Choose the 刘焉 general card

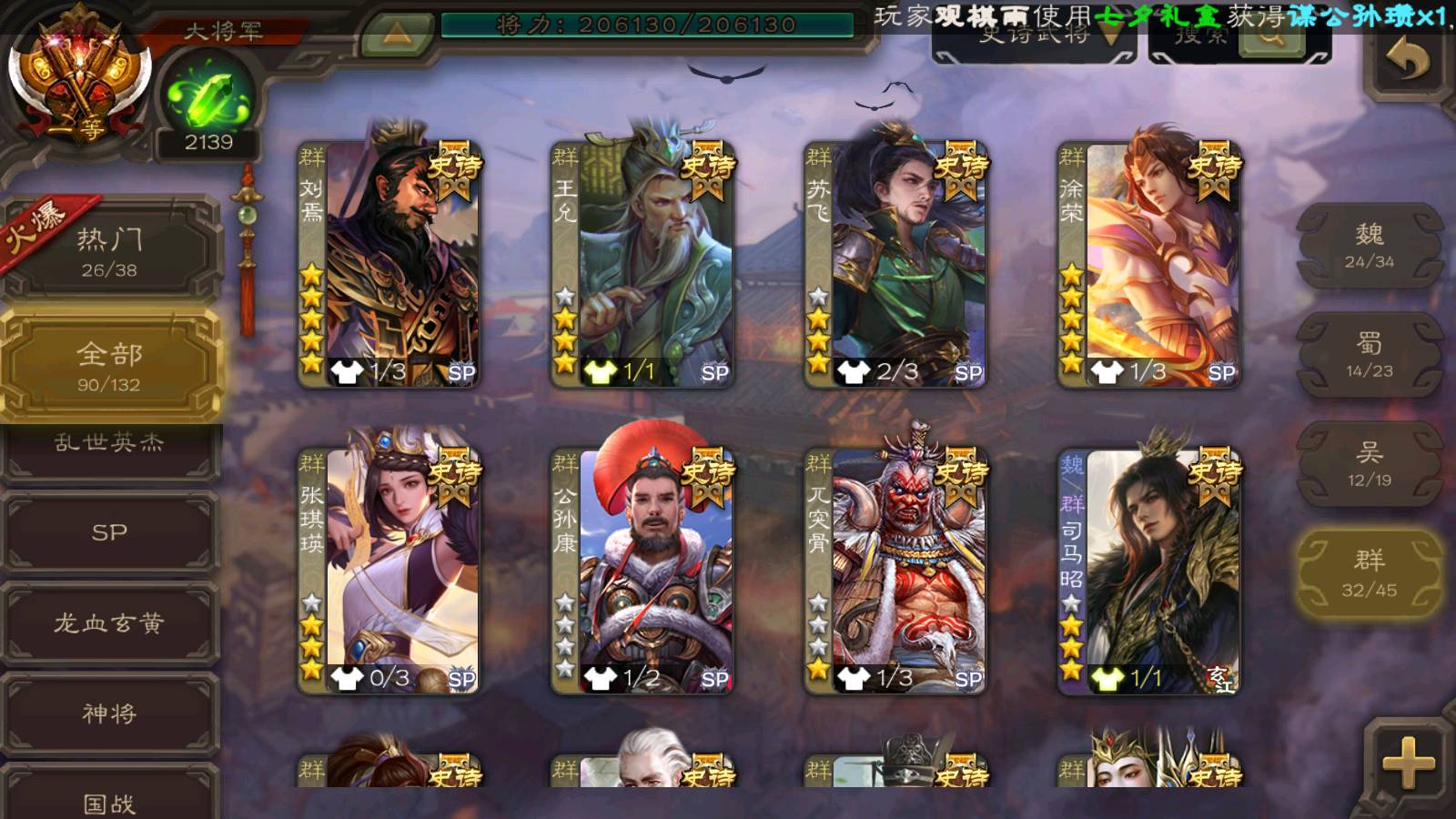click(389, 264)
